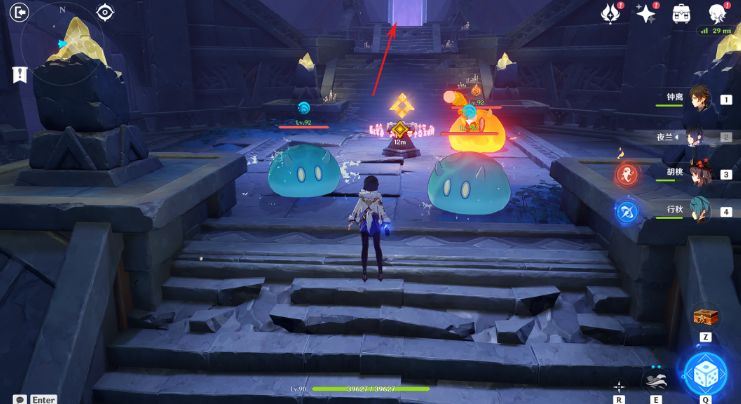Open the backpack inventory
This screenshot has width=741, height=404.
point(681,13)
